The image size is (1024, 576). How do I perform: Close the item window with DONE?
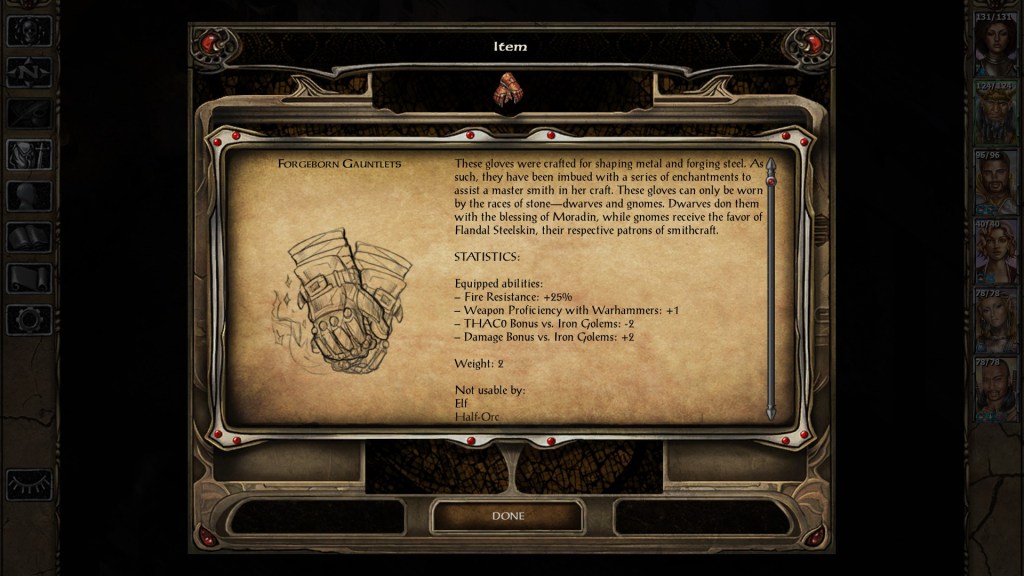[x=507, y=516]
